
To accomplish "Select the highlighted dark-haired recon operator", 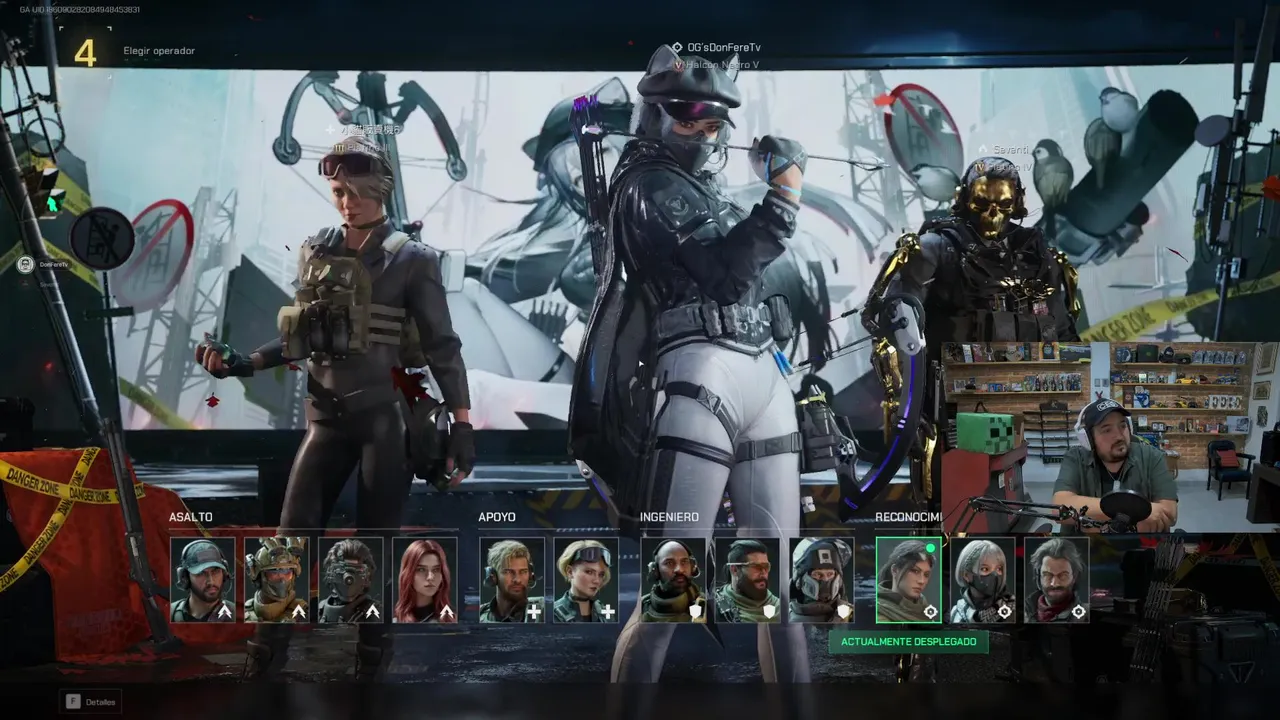I will [908, 580].
